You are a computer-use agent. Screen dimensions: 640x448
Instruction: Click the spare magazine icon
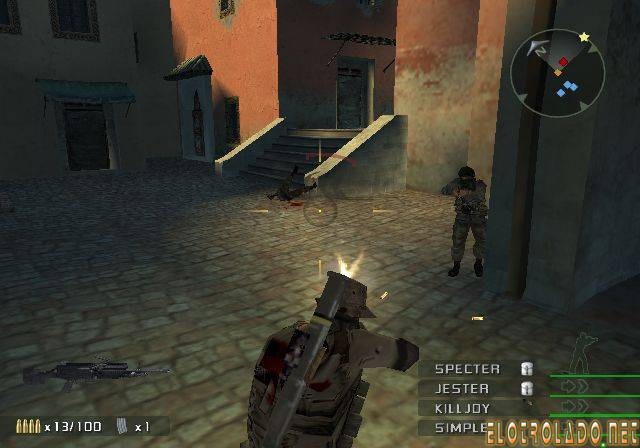click(122, 426)
